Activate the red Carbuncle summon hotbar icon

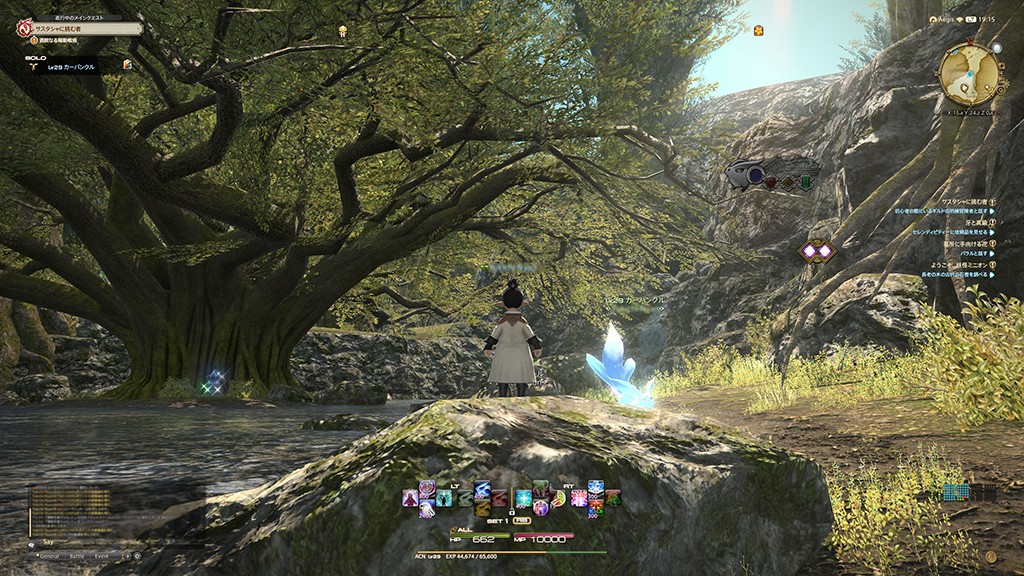pyautogui.click(x=499, y=498)
